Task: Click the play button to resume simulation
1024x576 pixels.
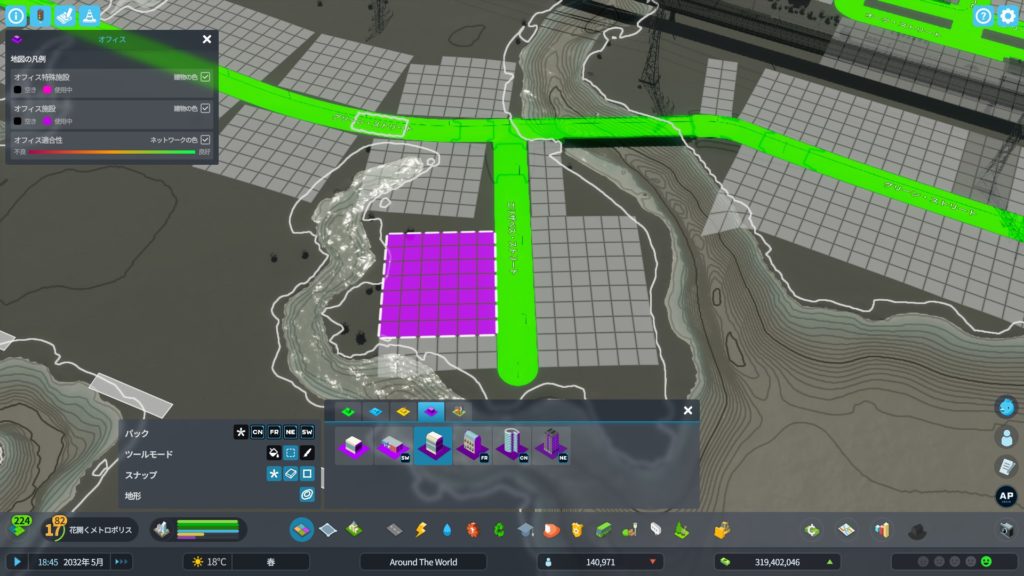Action: (x=17, y=562)
